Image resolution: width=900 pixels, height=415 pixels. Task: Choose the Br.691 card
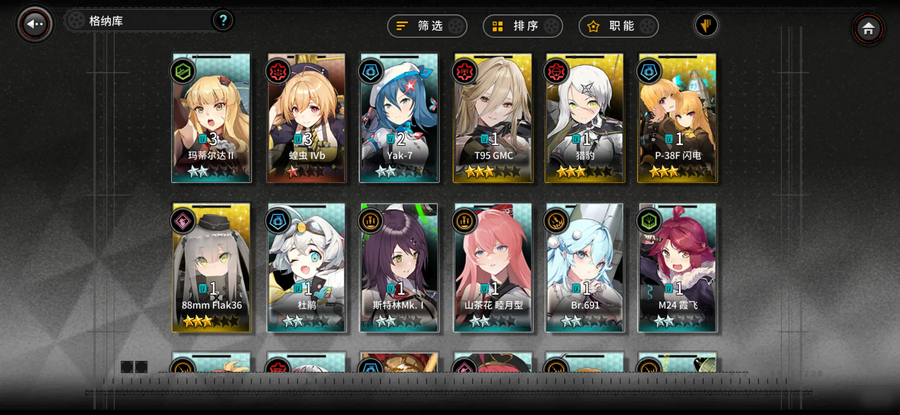(x=585, y=268)
